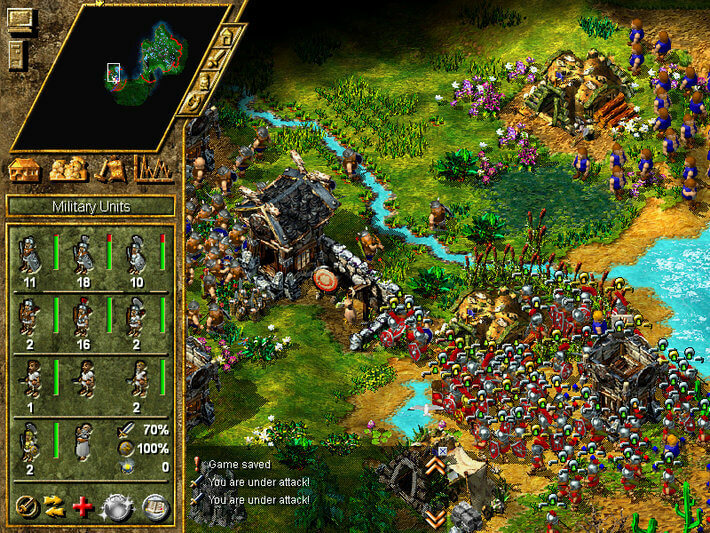This screenshot has width=710, height=533.
Task: Select the swordsman group showing 18 units
Action: tap(84, 255)
